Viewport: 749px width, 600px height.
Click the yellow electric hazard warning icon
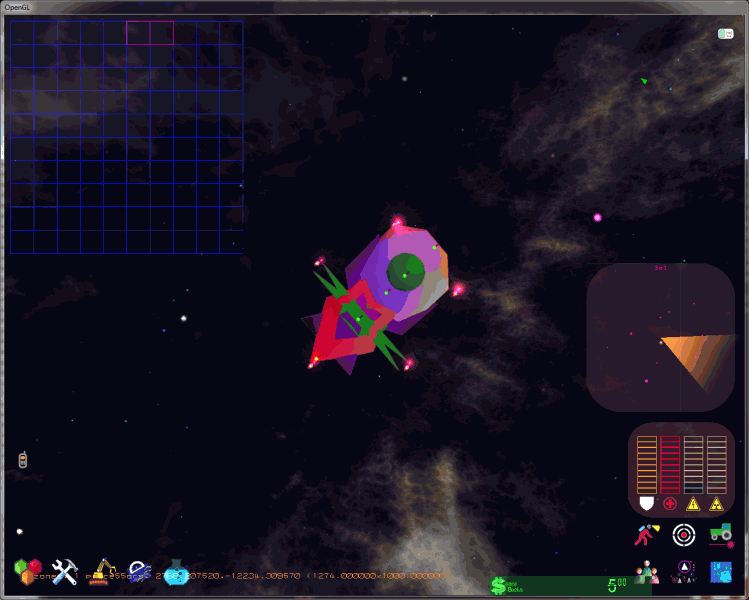[x=693, y=502]
